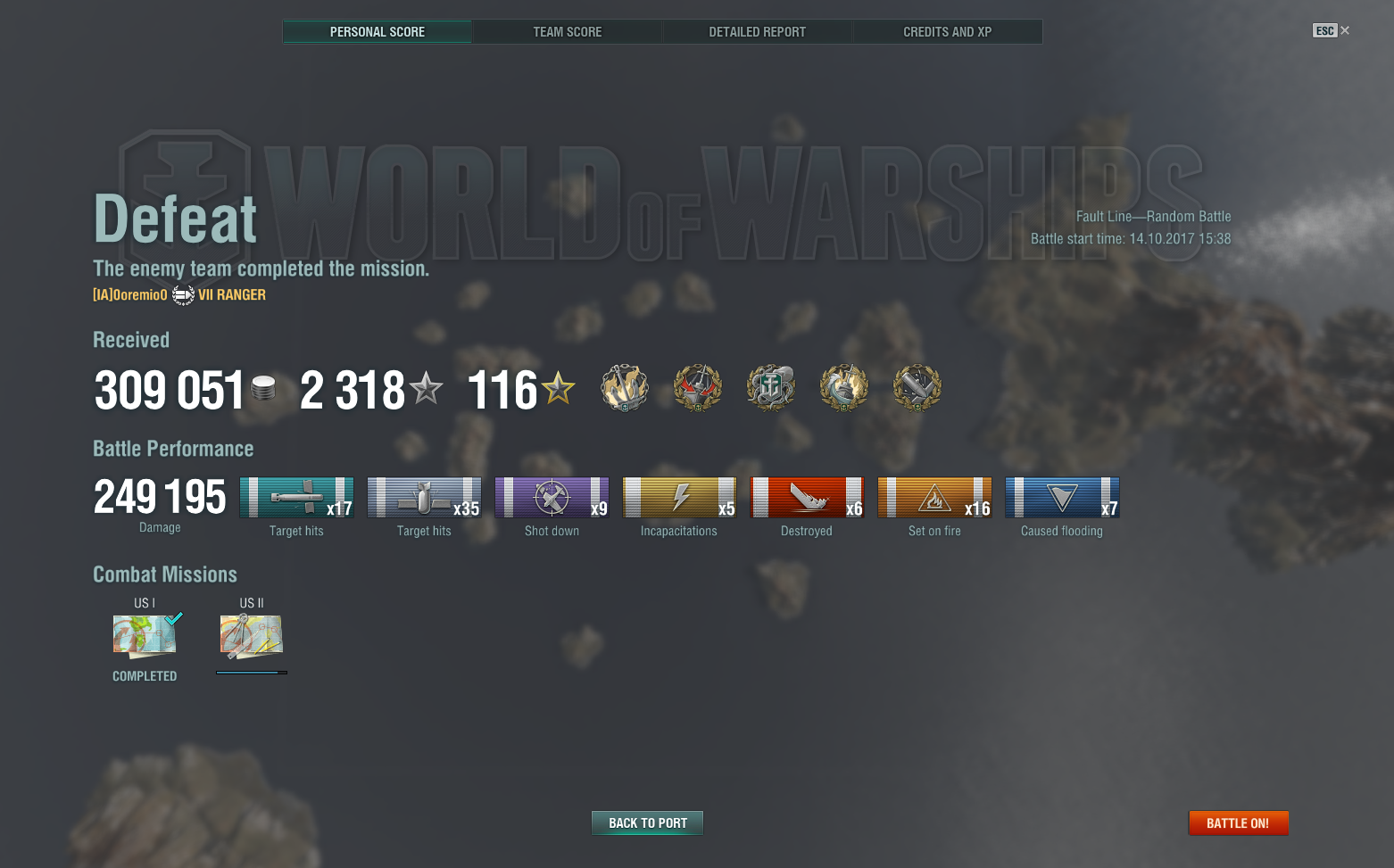Return to port with Back to Port
This screenshot has width=1394, height=868.
point(647,823)
